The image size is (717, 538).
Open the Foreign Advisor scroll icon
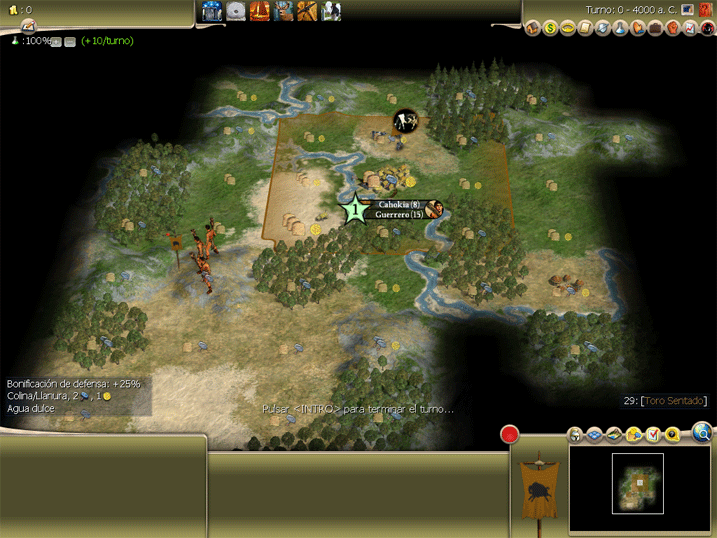coord(585,28)
